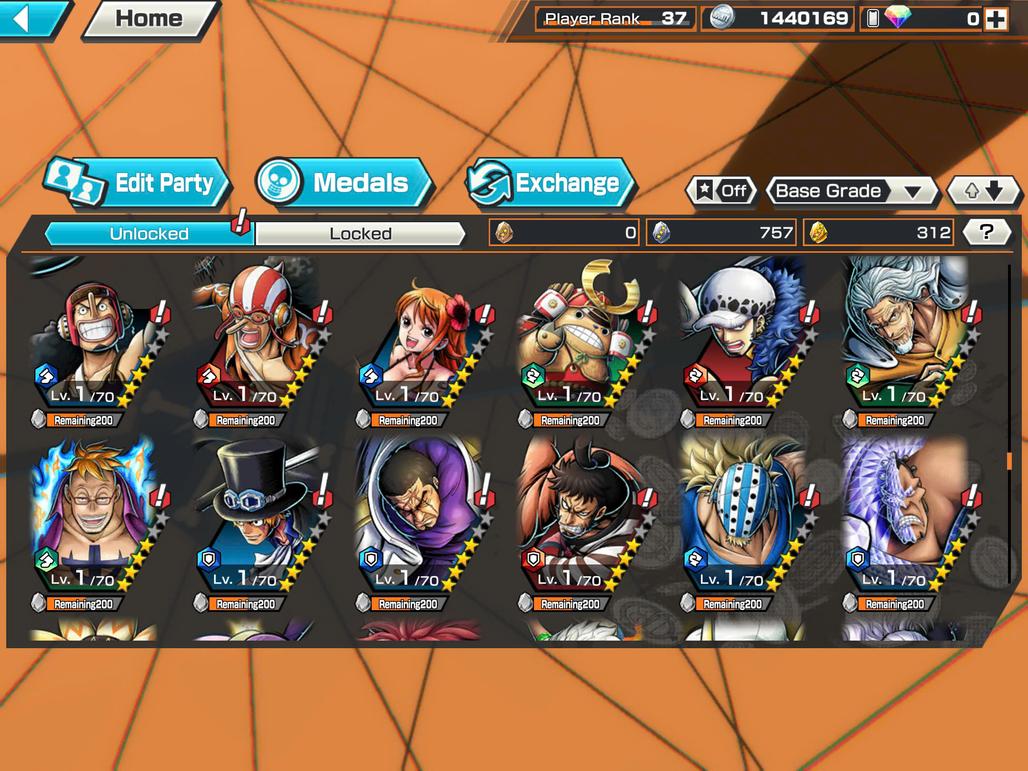The height and width of the screenshot is (771, 1028).
Task: Choose the Killer masked character card
Action: 744,522
